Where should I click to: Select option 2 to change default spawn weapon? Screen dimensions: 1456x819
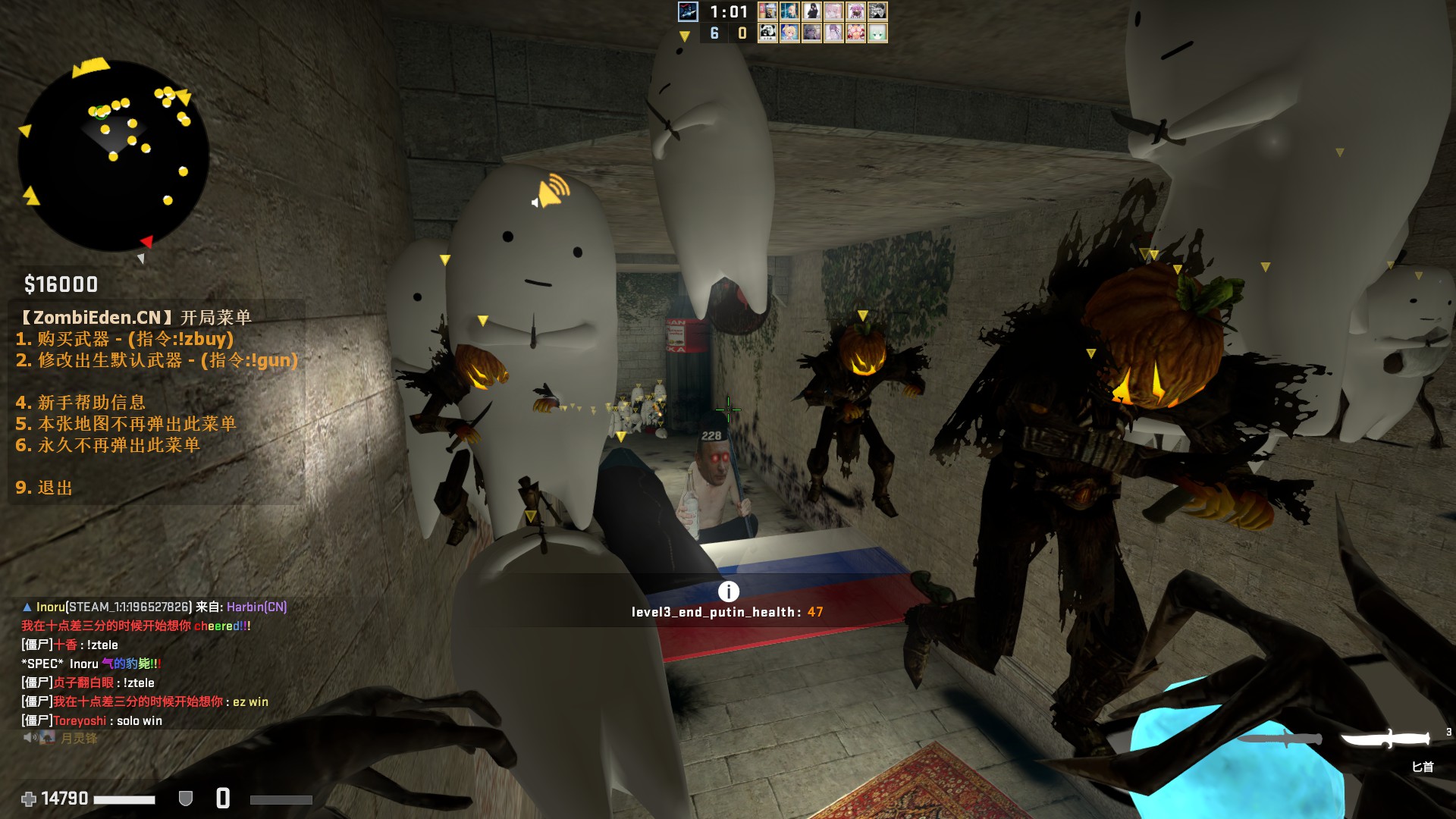(157, 360)
